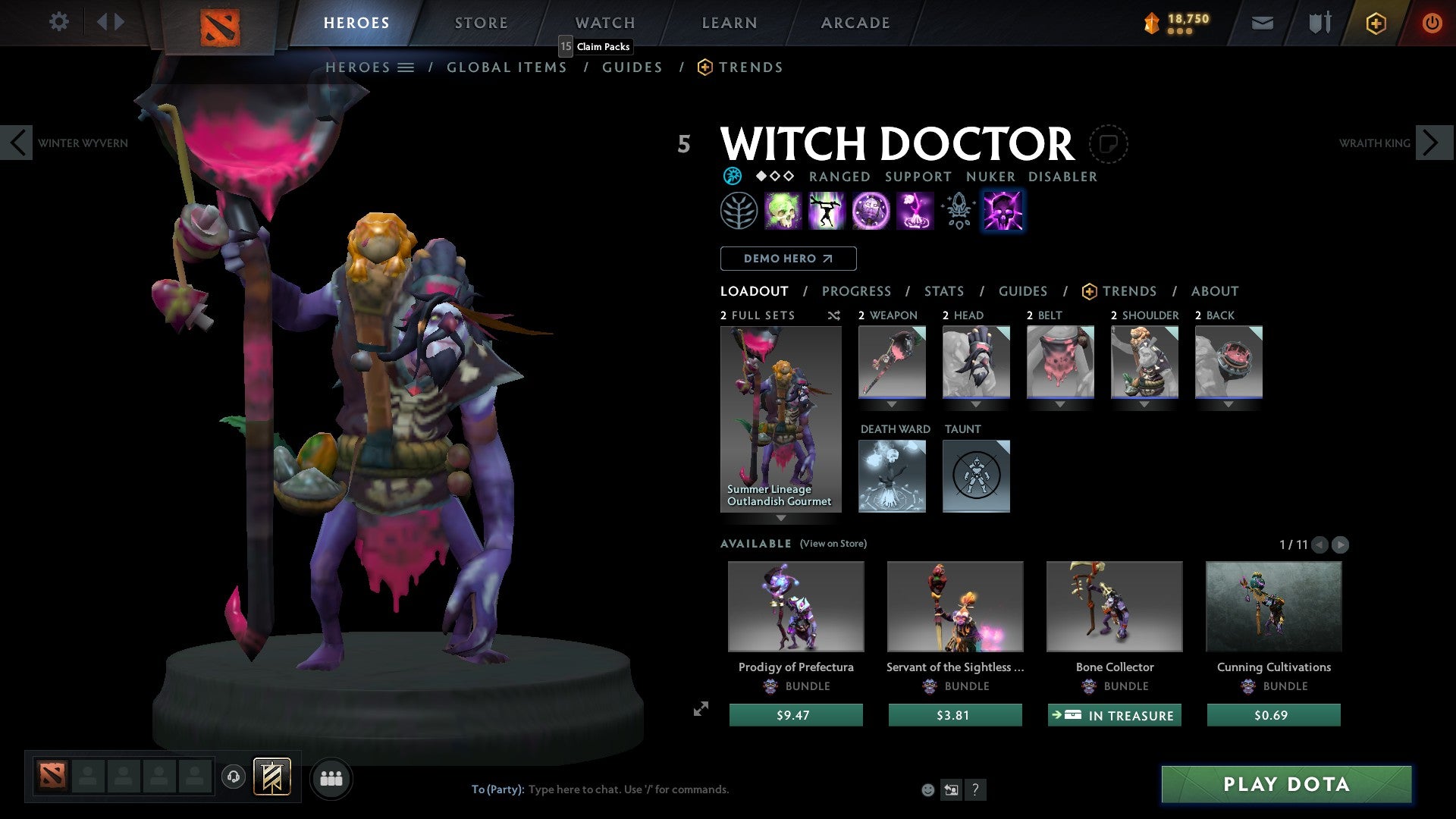Click the Dota 2 logo in the navbar
1456x819 pixels.
[219, 23]
